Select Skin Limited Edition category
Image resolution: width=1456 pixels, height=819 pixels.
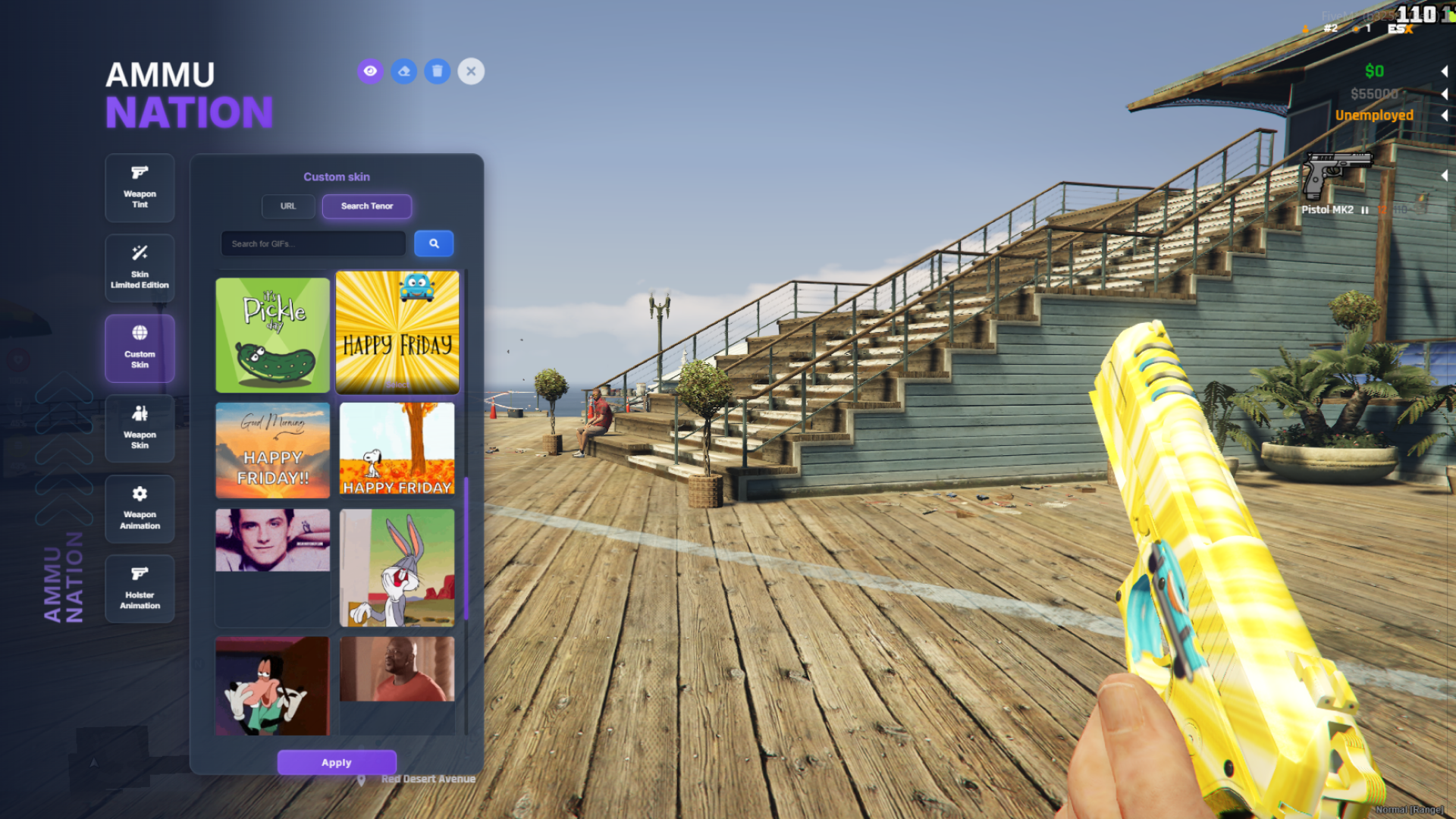[140, 268]
